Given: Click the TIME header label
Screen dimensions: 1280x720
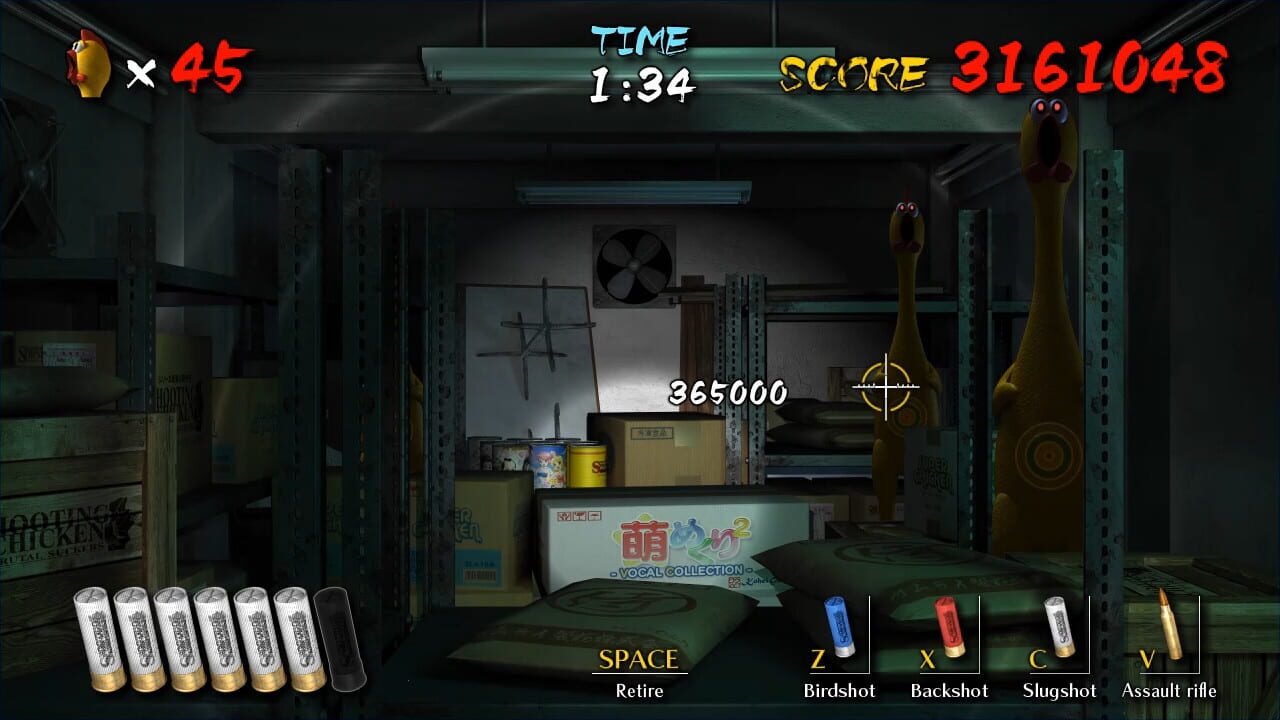Looking at the screenshot, I should (x=640, y=40).
